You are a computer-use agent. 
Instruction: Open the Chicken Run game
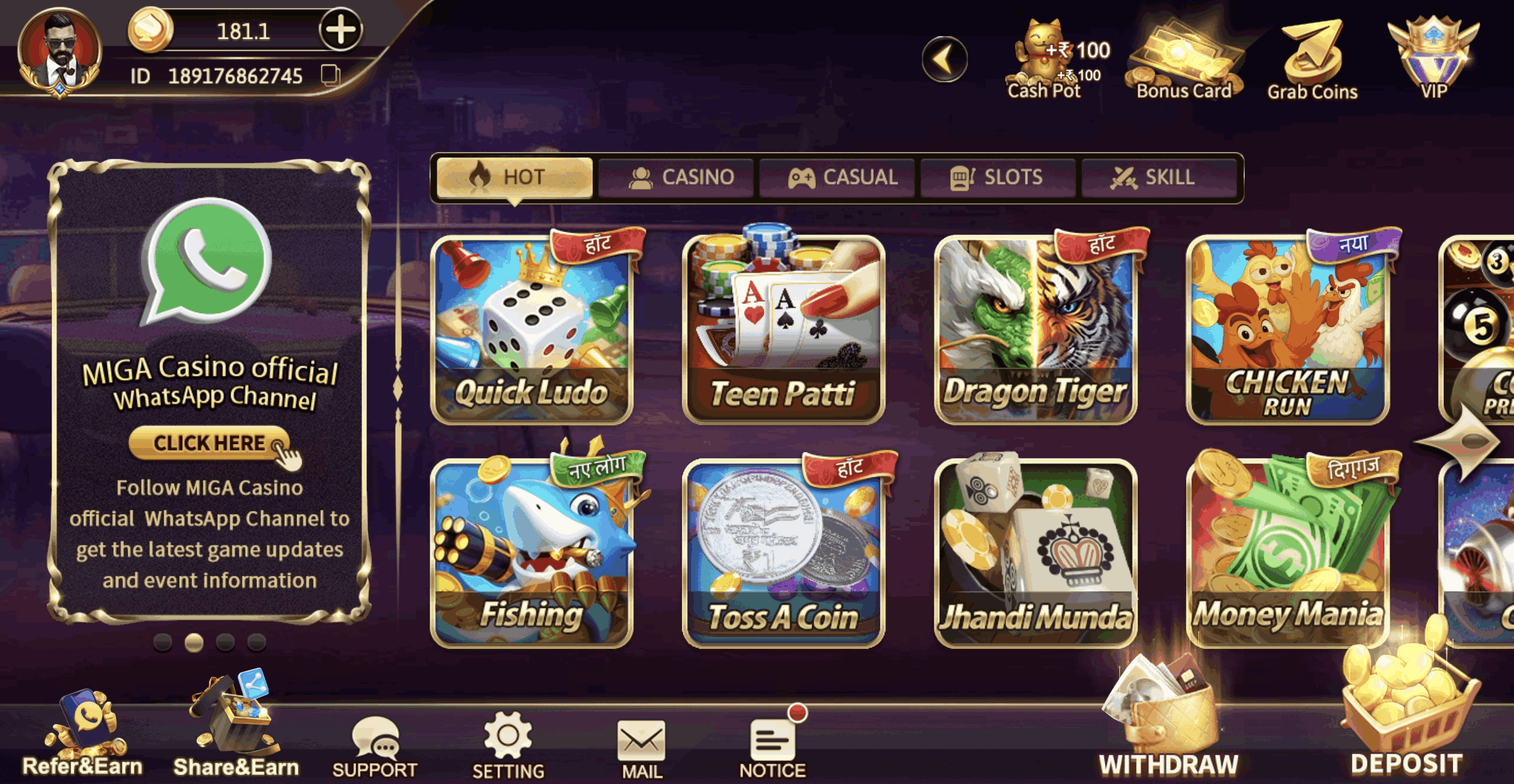coord(1287,329)
